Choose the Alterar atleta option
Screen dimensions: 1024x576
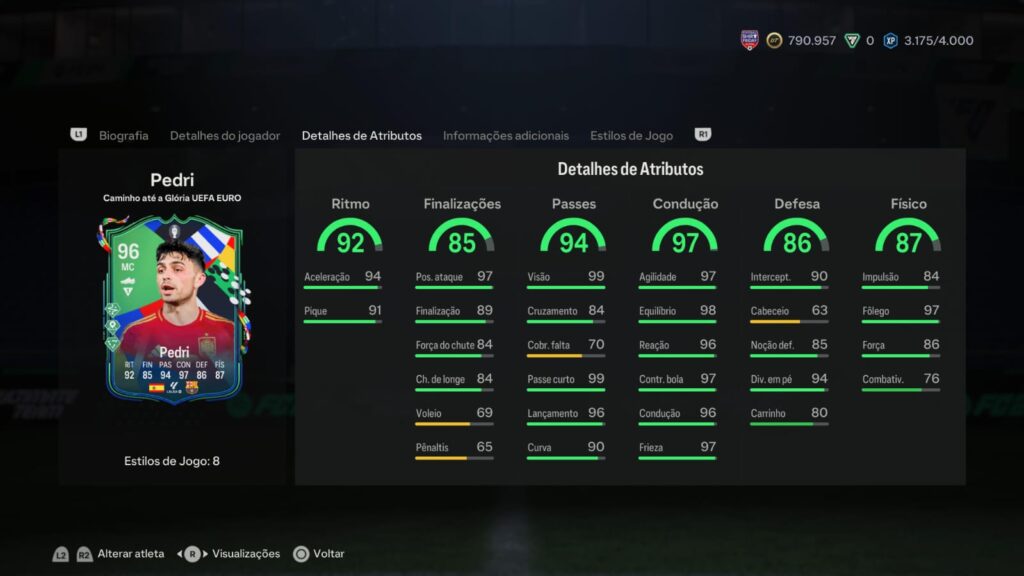[x=132, y=553]
